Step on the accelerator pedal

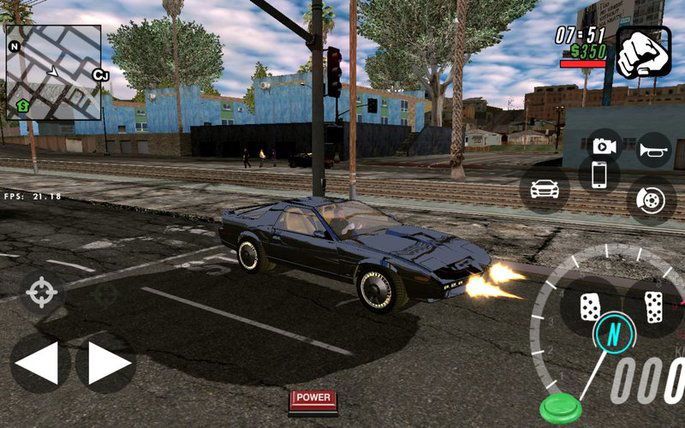654,306
